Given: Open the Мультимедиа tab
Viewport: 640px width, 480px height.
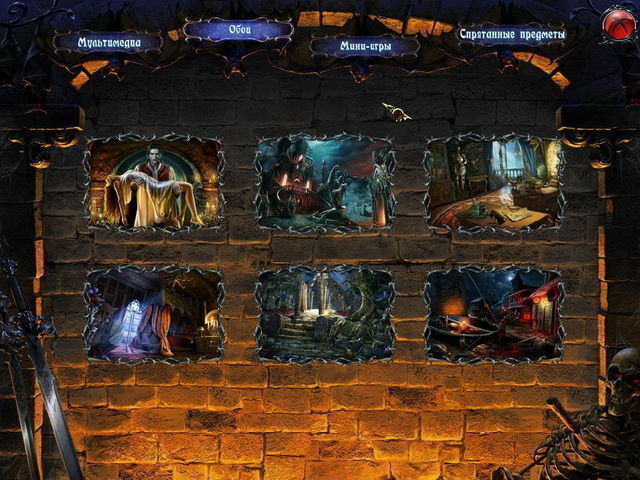Looking at the screenshot, I should [x=107, y=42].
